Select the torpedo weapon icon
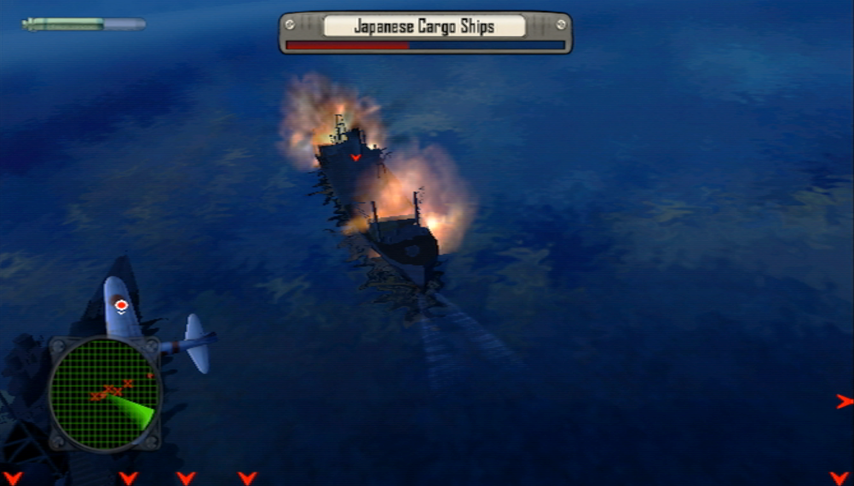 click(x=84, y=23)
